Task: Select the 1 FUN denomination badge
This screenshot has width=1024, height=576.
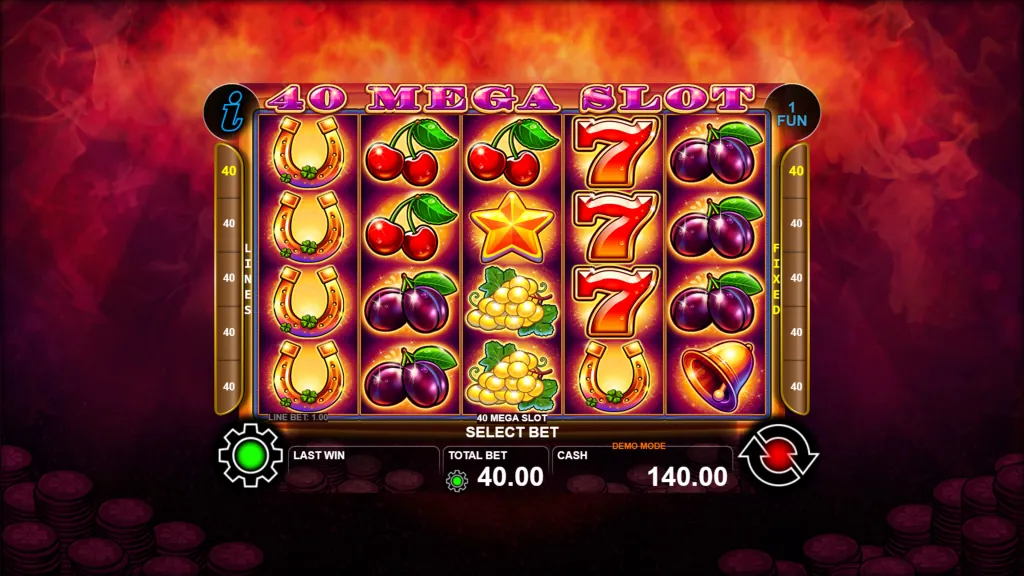Action: click(x=791, y=112)
